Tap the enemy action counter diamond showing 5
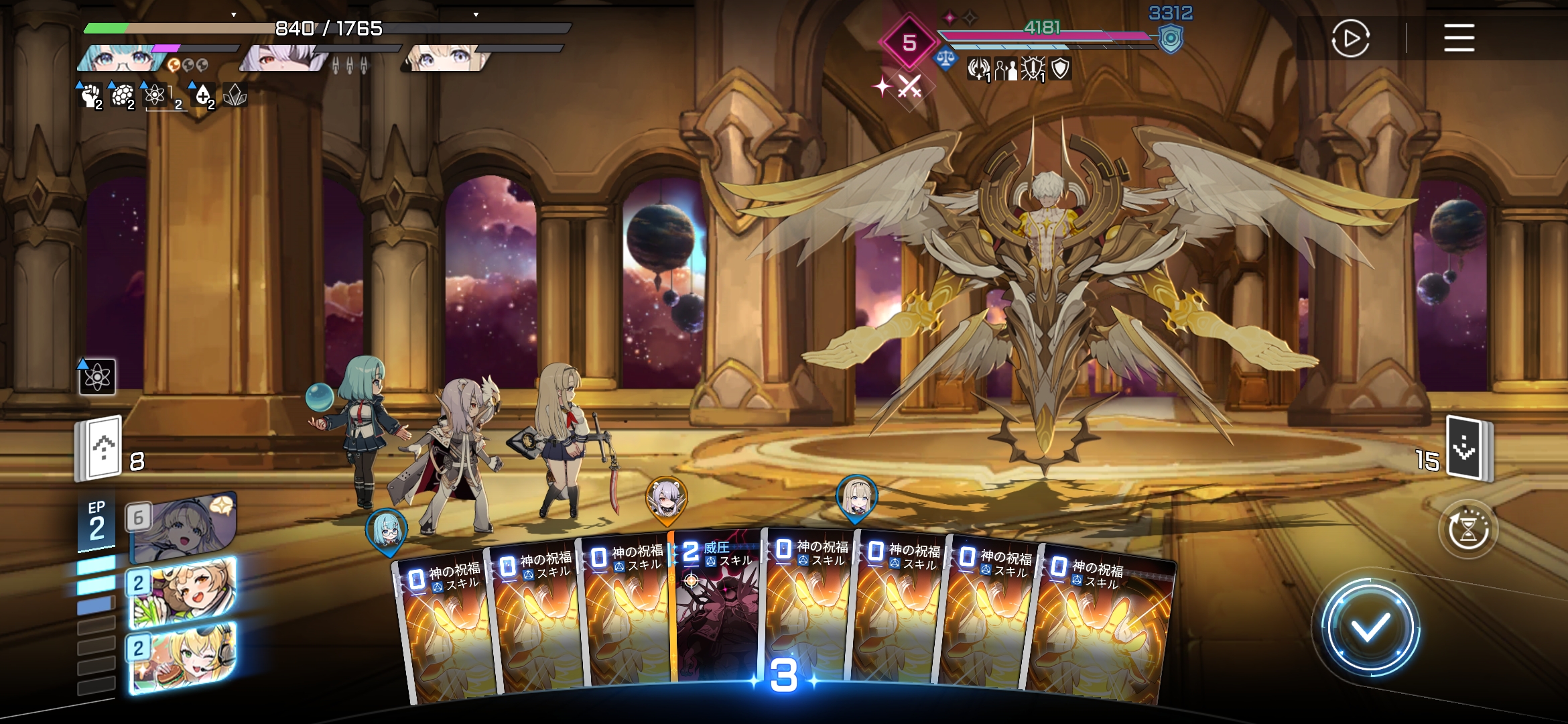The height and width of the screenshot is (724, 1568). [909, 43]
